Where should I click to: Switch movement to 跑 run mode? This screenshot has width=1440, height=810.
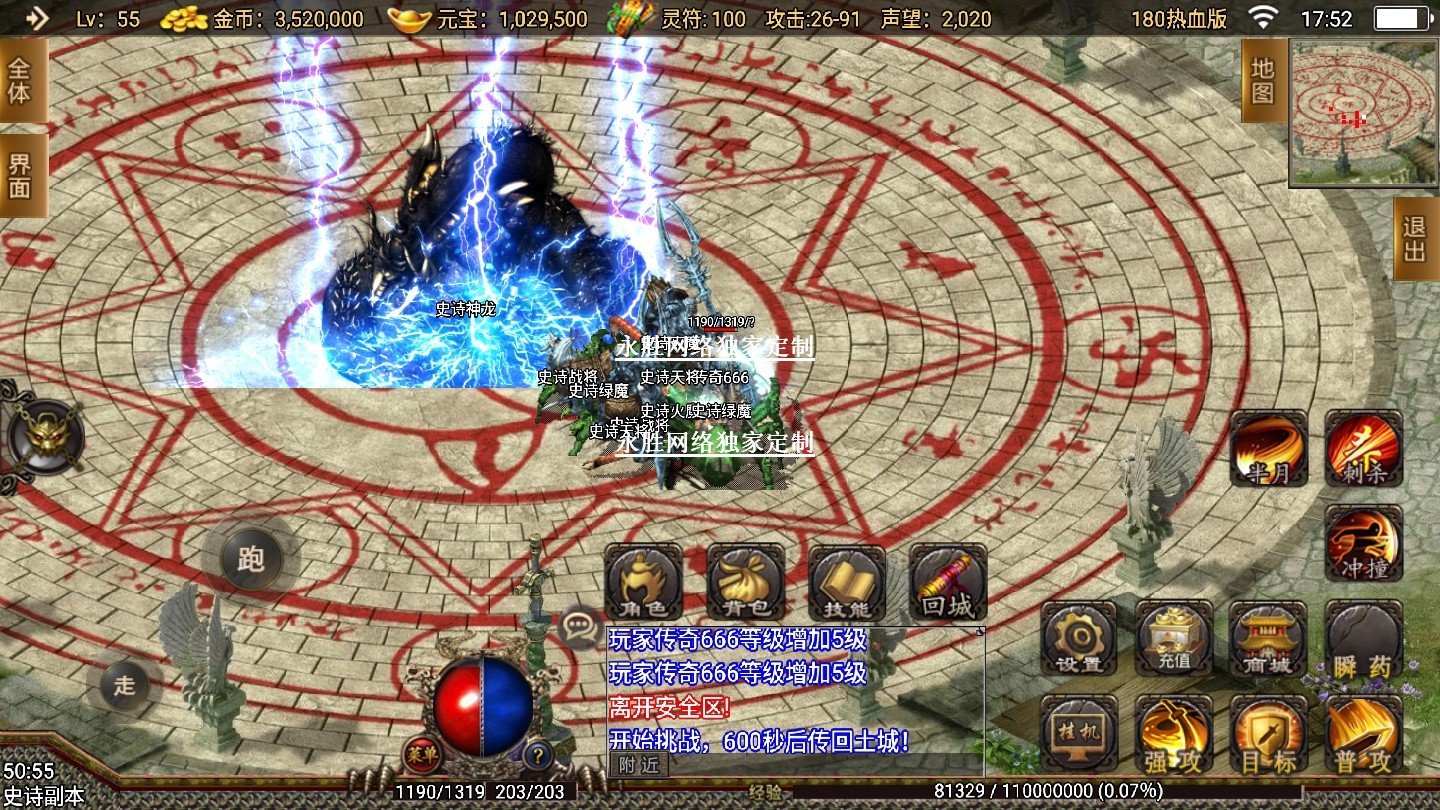(x=250, y=558)
